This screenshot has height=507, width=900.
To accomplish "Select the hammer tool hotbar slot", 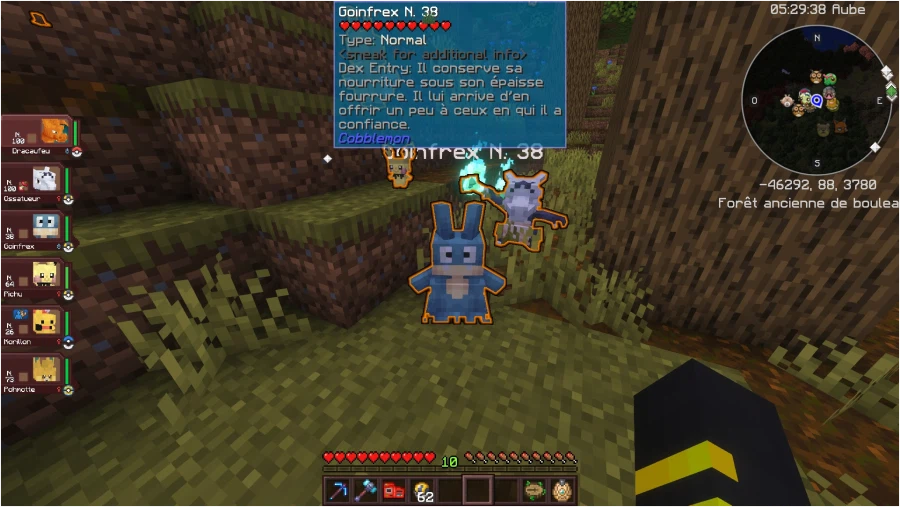I will pyautogui.click(x=365, y=490).
